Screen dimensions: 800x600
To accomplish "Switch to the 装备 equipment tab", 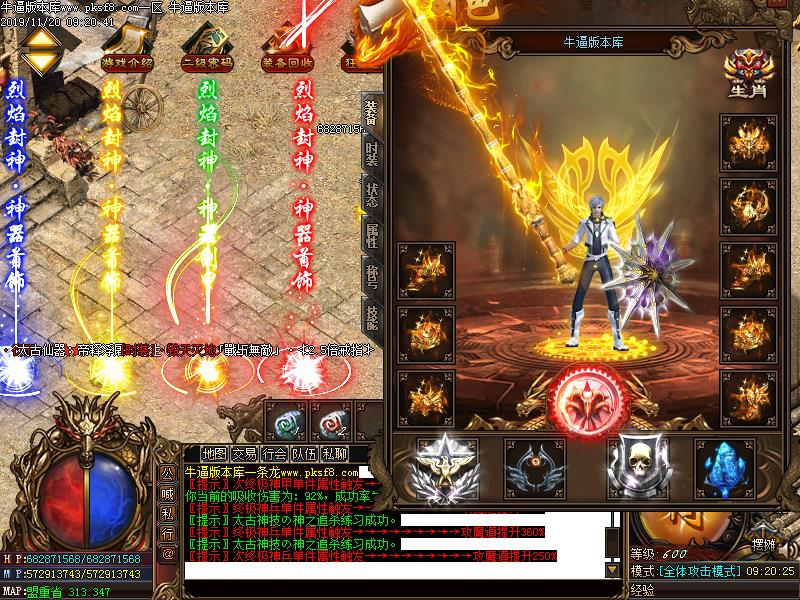I will 372,113.
